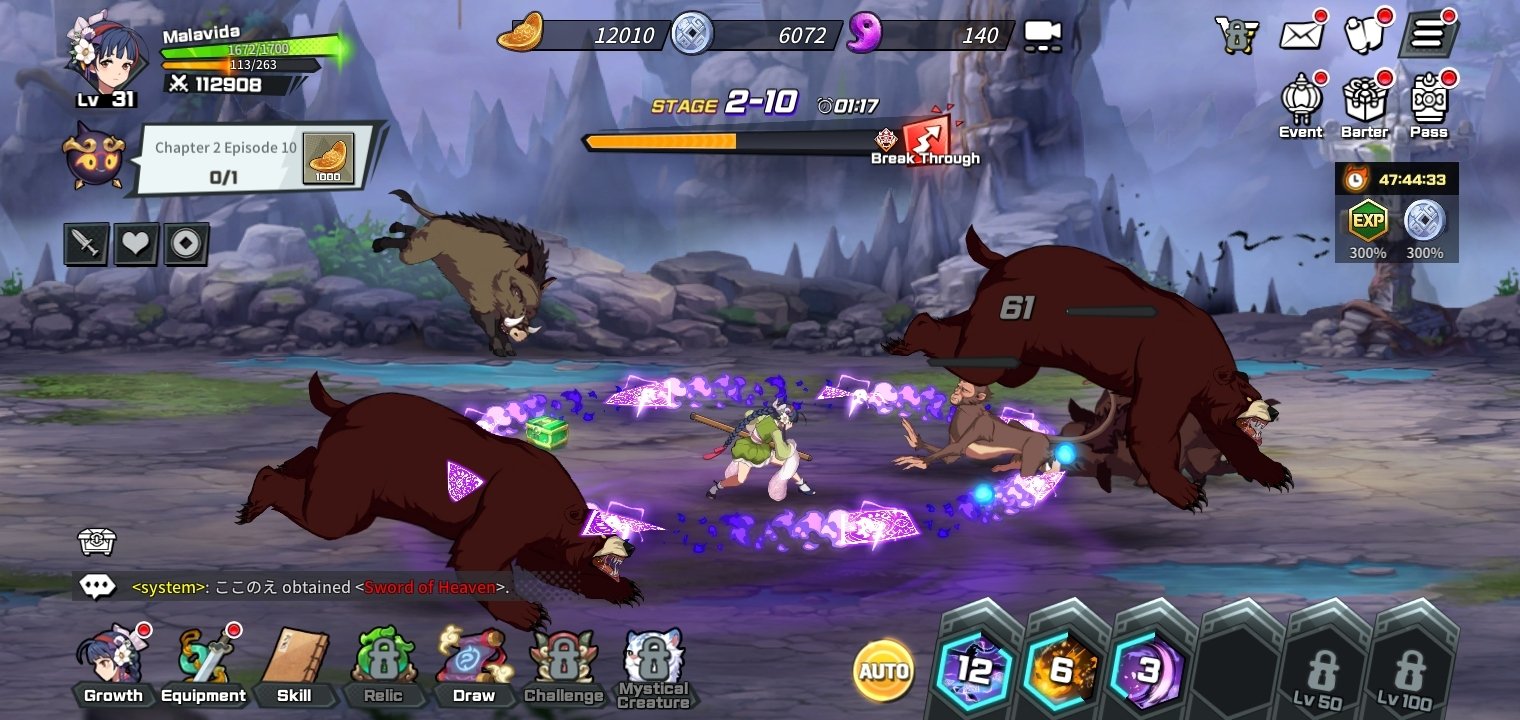Open the Chapter 2 Episode 10 quest tracker
The width and height of the screenshot is (1520, 720).
tap(256, 160)
